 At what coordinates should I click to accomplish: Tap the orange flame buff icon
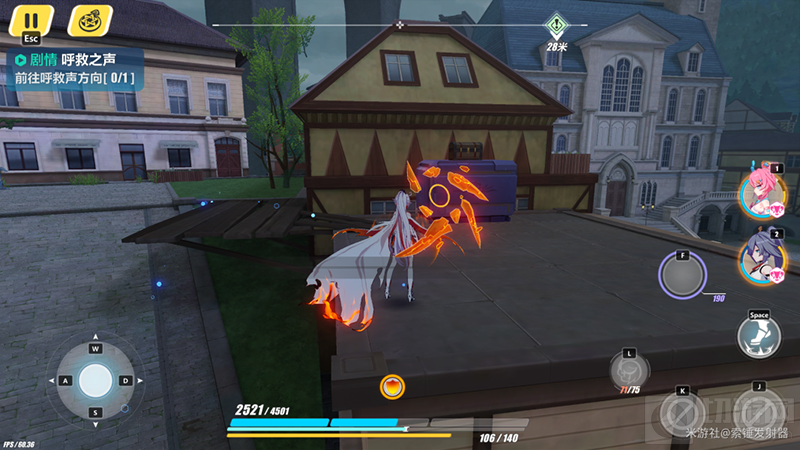(x=392, y=386)
